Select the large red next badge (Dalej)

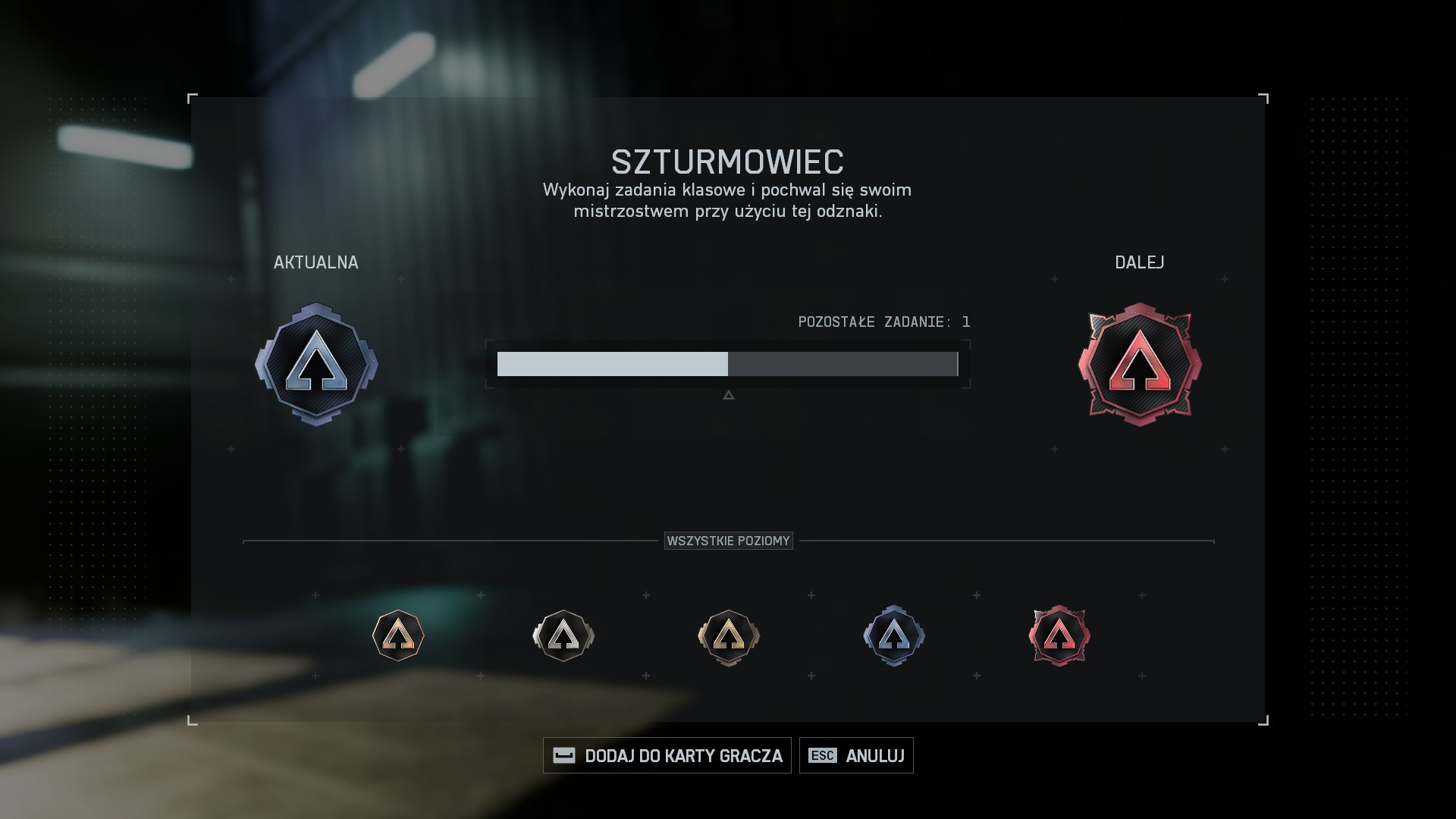(x=1140, y=365)
